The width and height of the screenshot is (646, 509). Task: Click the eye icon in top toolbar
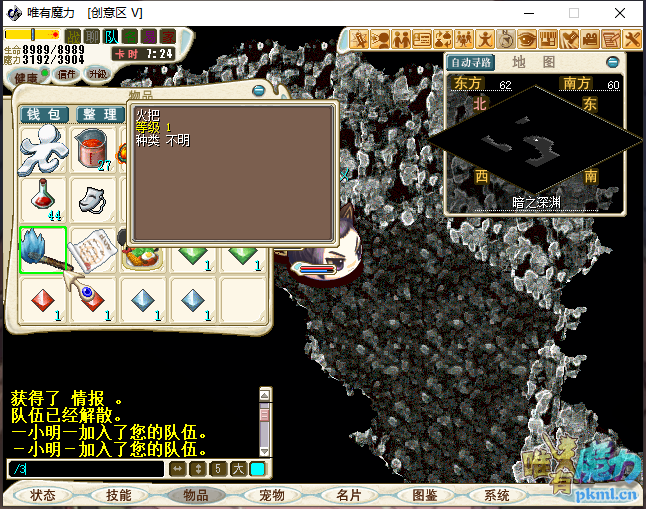526,39
